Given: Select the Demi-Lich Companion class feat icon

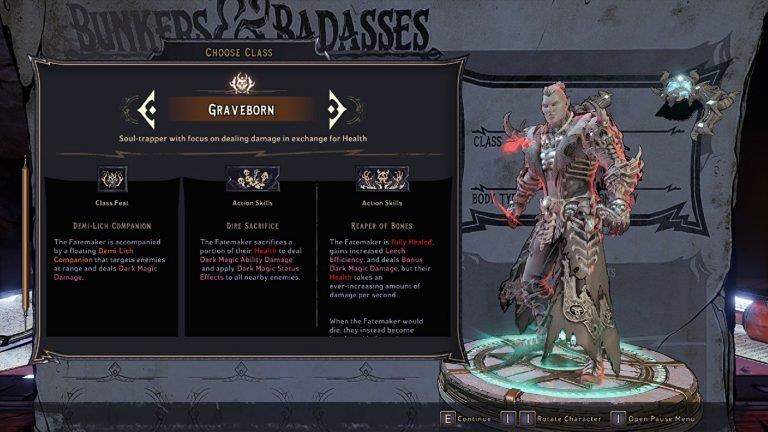Looking at the screenshot, I should [x=112, y=178].
